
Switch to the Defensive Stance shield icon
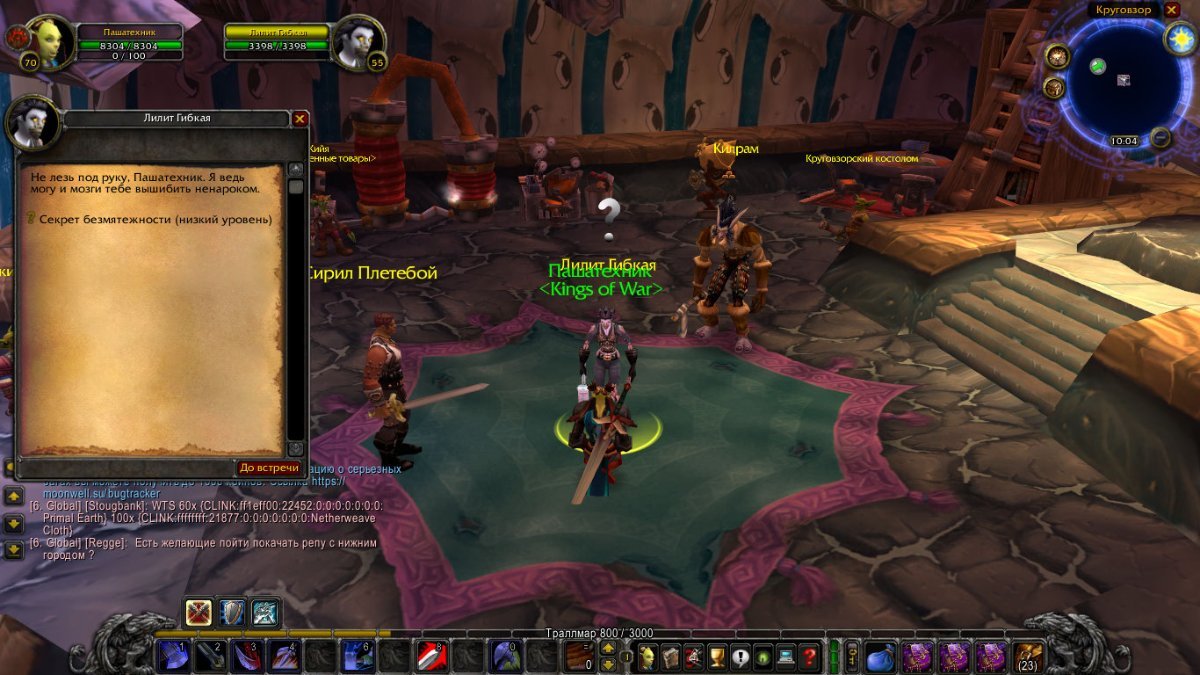point(232,612)
